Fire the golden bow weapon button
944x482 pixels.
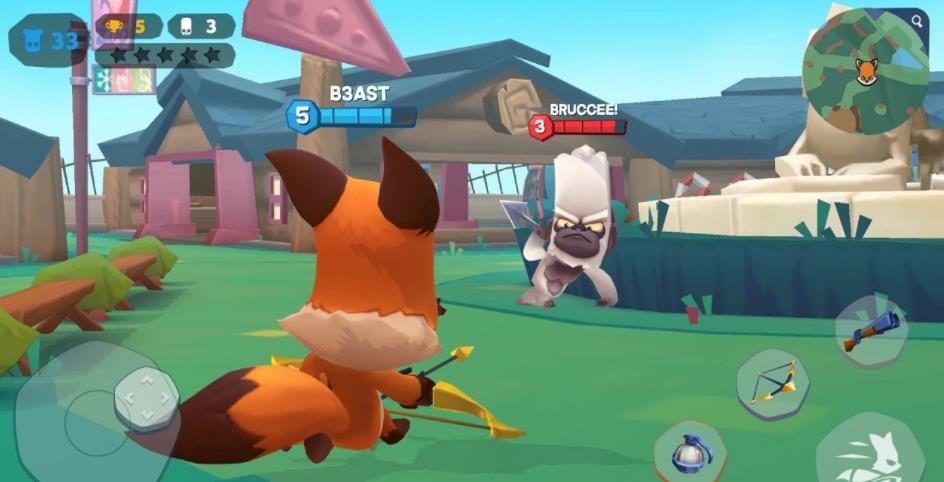(x=772, y=384)
